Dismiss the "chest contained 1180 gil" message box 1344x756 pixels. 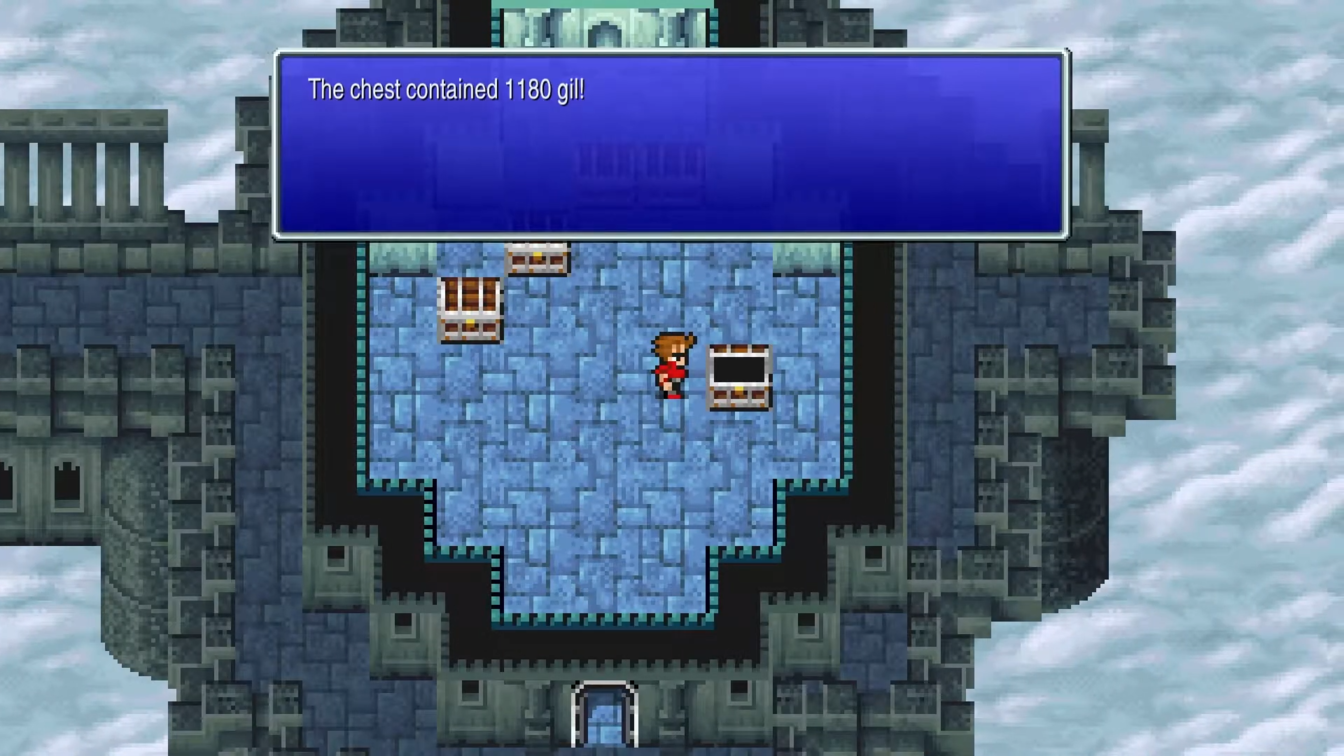point(671,145)
